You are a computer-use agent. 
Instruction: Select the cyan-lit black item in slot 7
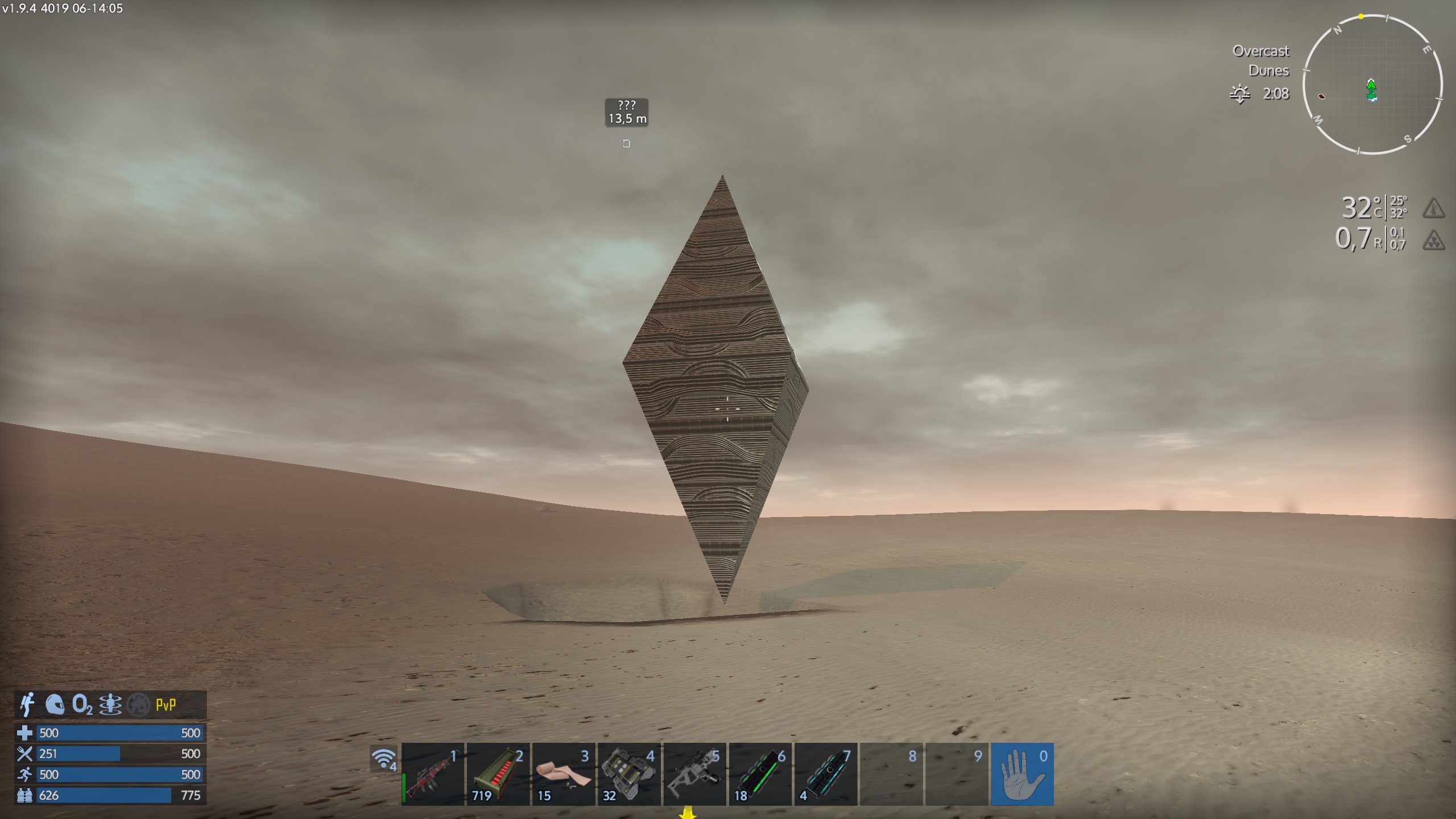point(825,774)
